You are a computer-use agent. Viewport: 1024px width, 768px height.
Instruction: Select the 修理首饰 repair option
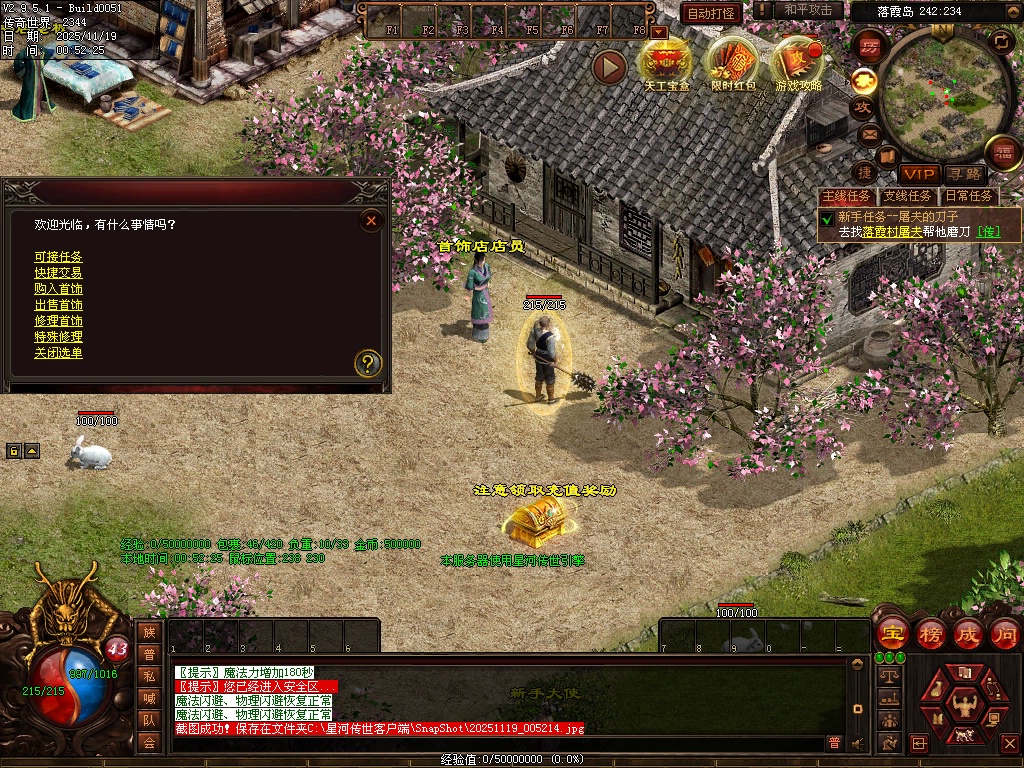click(x=58, y=321)
